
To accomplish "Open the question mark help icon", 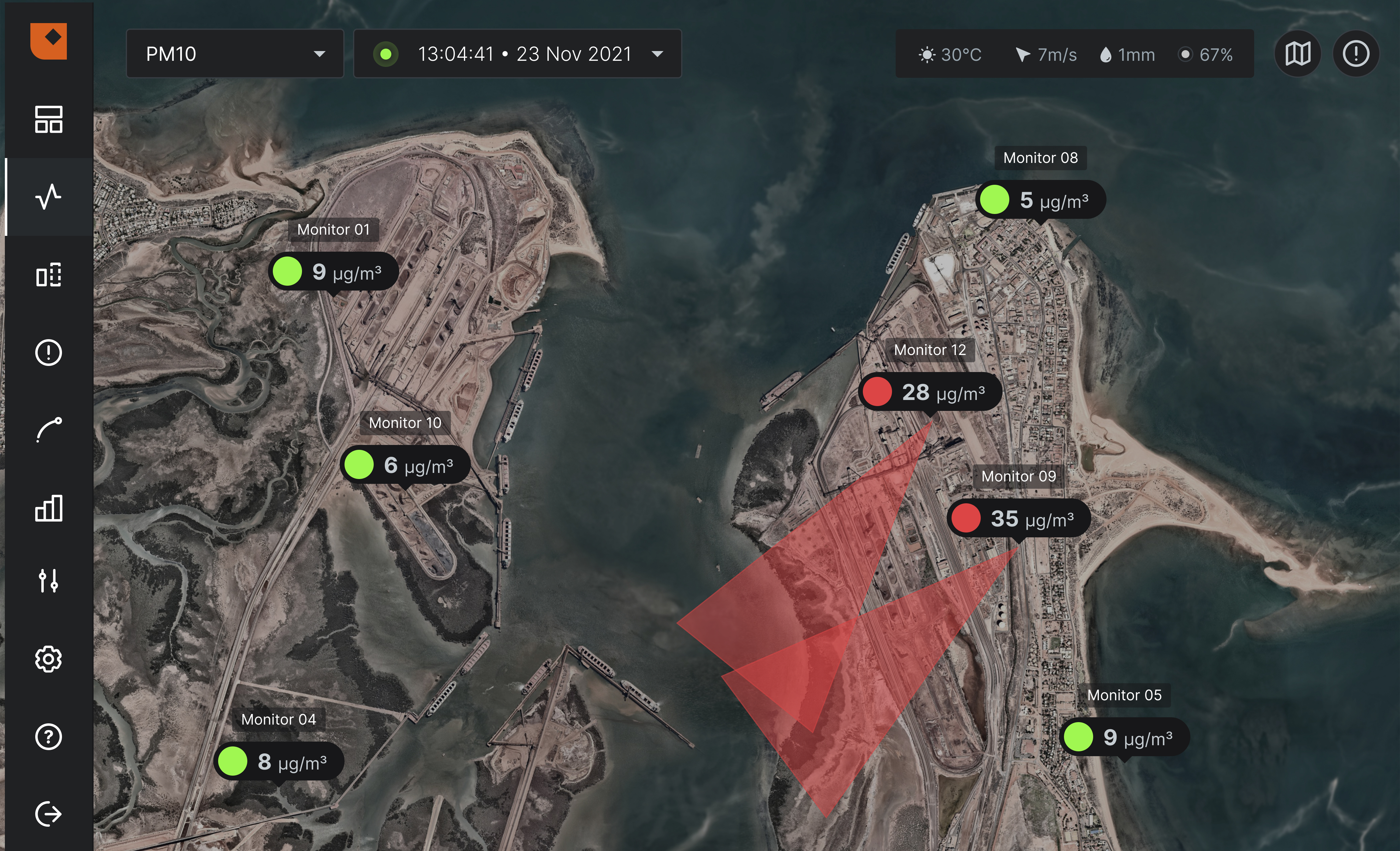I will pyautogui.click(x=49, y=737).
